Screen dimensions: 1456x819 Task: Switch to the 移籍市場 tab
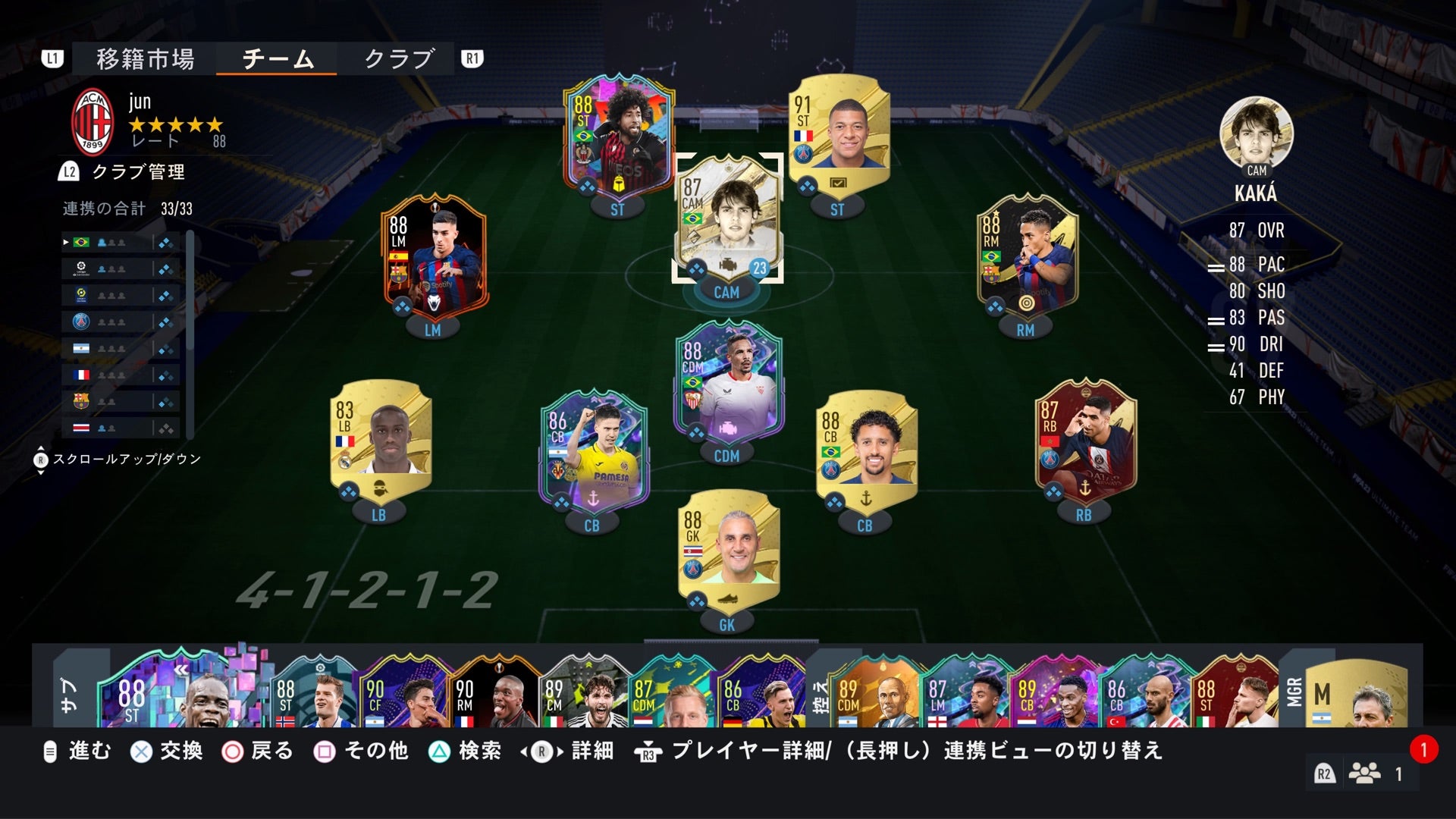point(145,59)
